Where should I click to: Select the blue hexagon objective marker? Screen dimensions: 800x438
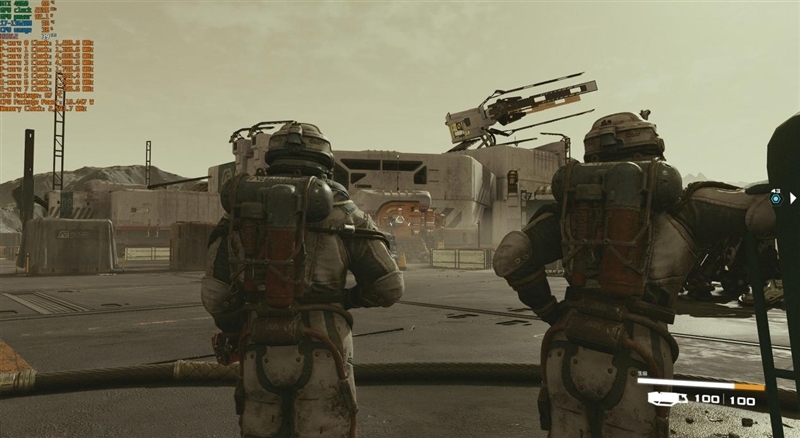[777, 199]
